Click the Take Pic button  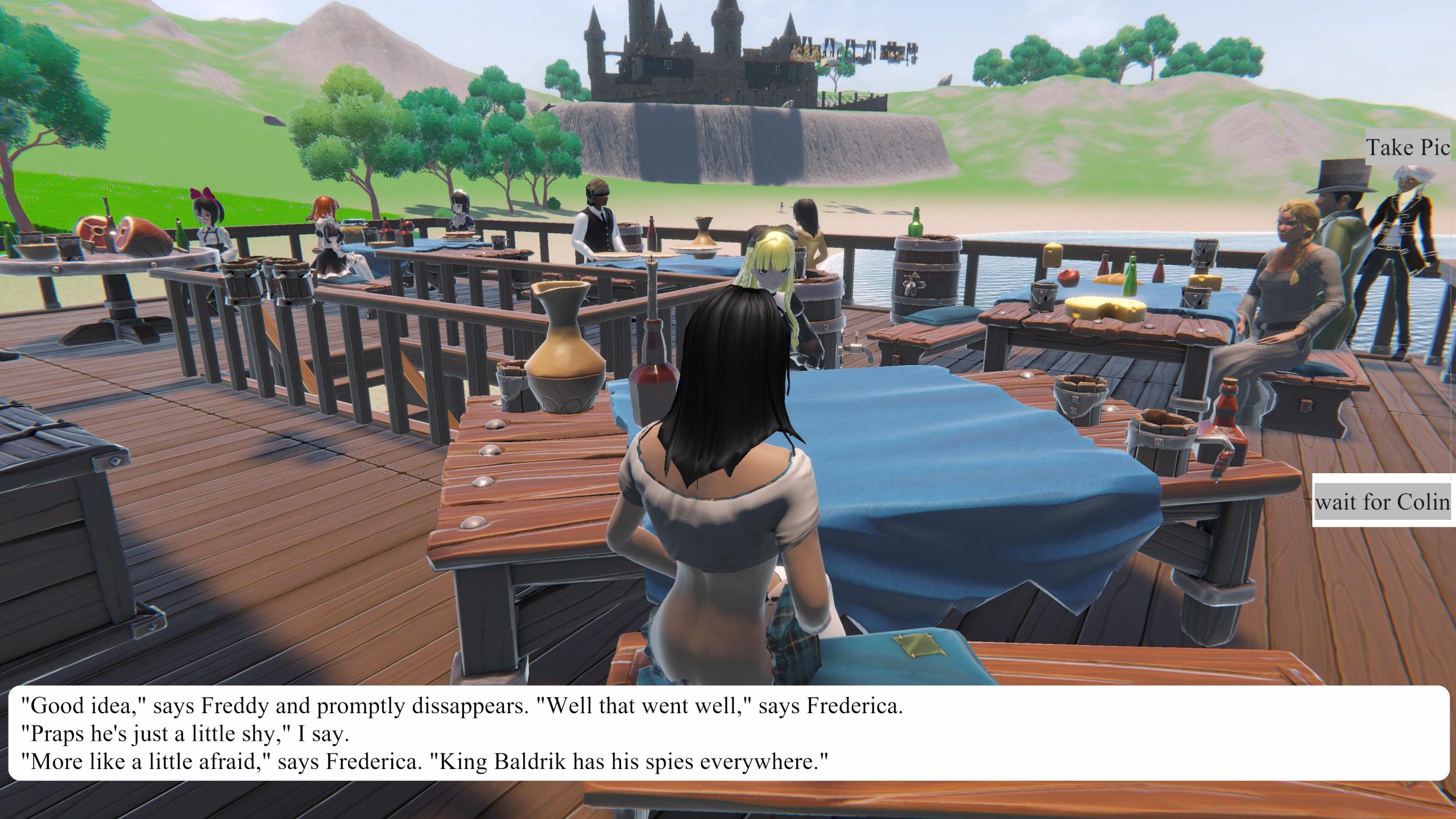(1408, 148)
